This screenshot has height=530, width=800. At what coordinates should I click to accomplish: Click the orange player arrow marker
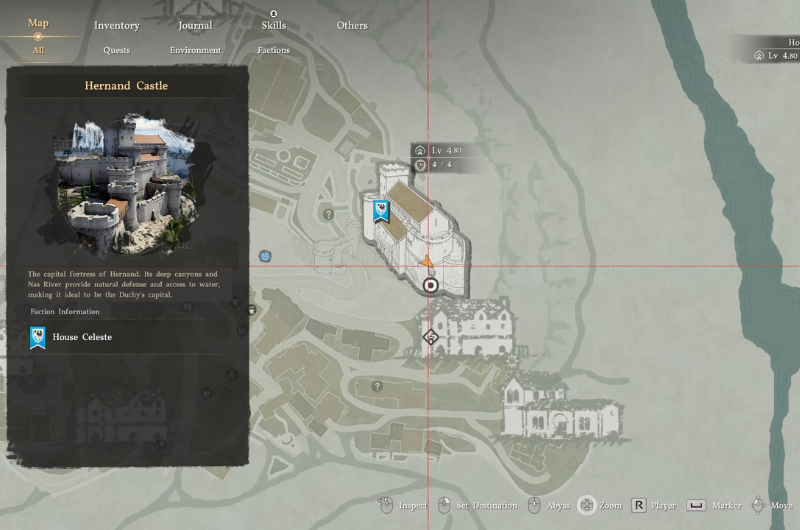point(428,262)
